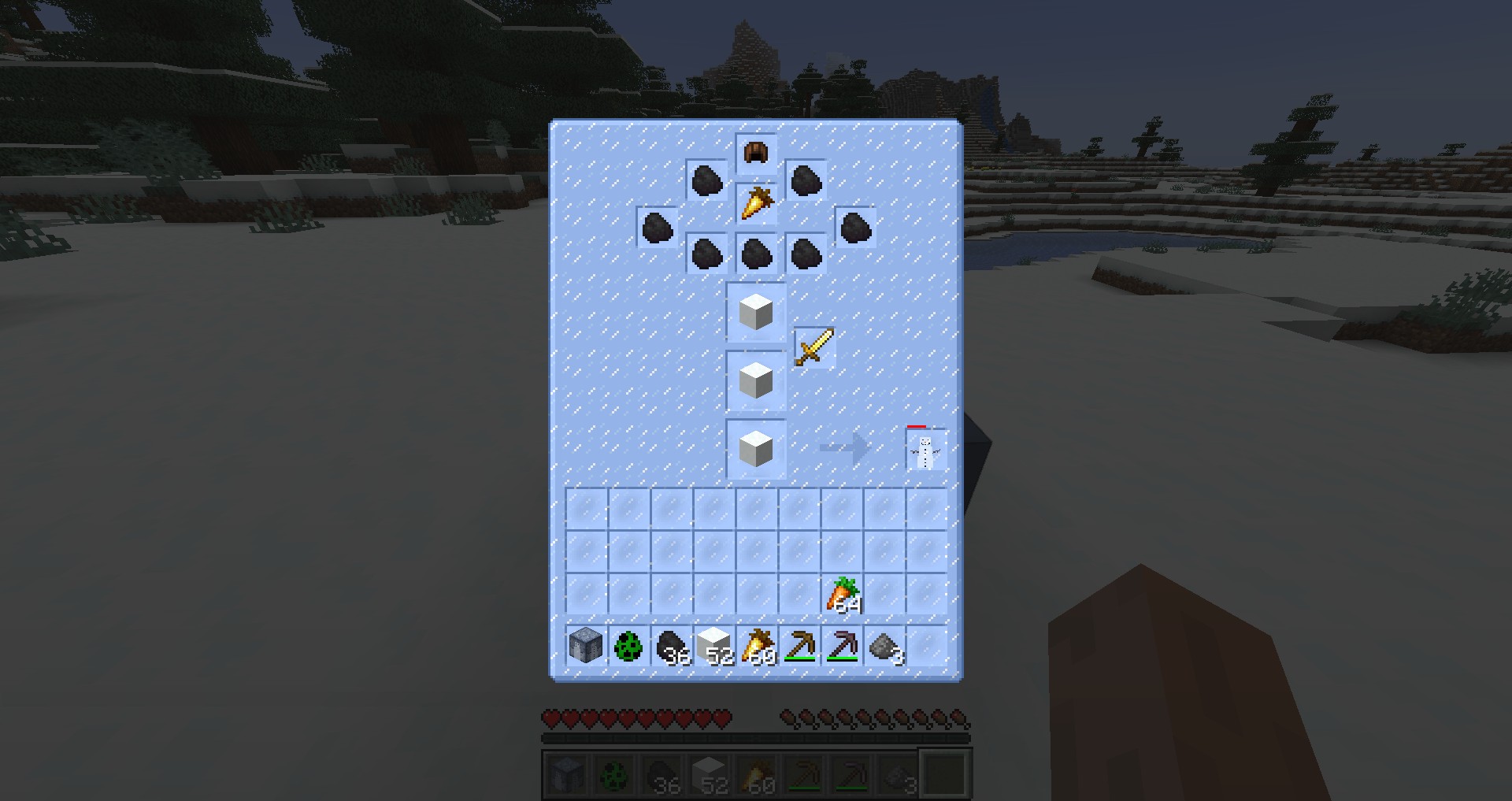Screen dimensions: 1512x801
Task: Pick up the stack of 52 snow blocks
Action: pos(713,647)
